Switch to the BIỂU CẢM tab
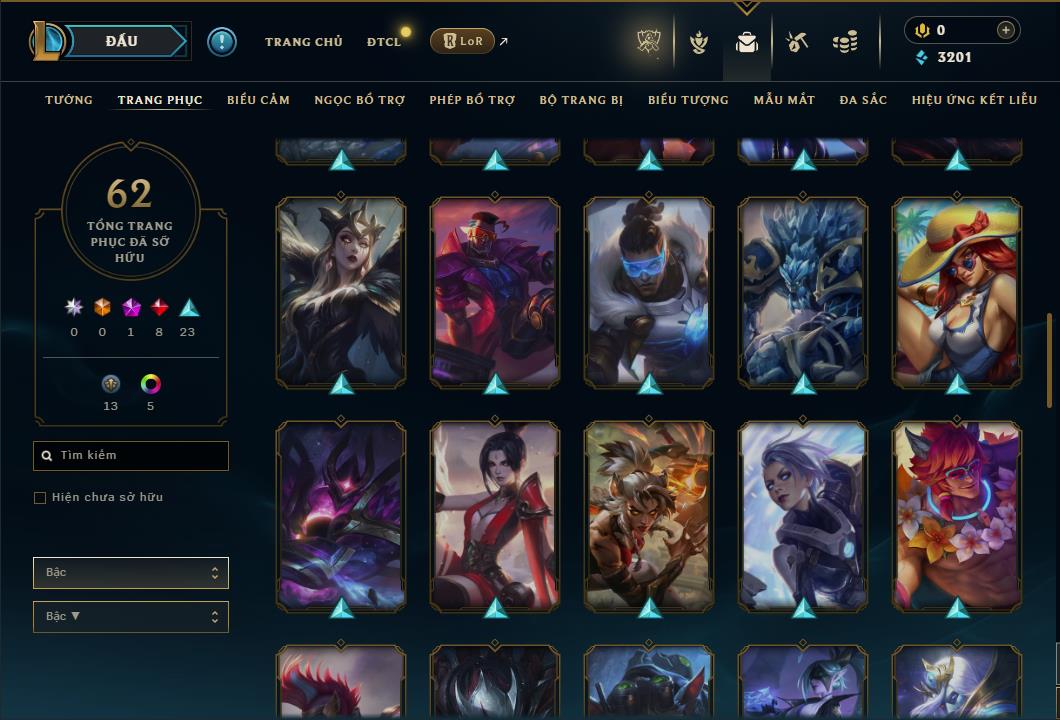This screenshot has width=1060, height=720. point(258,100)
